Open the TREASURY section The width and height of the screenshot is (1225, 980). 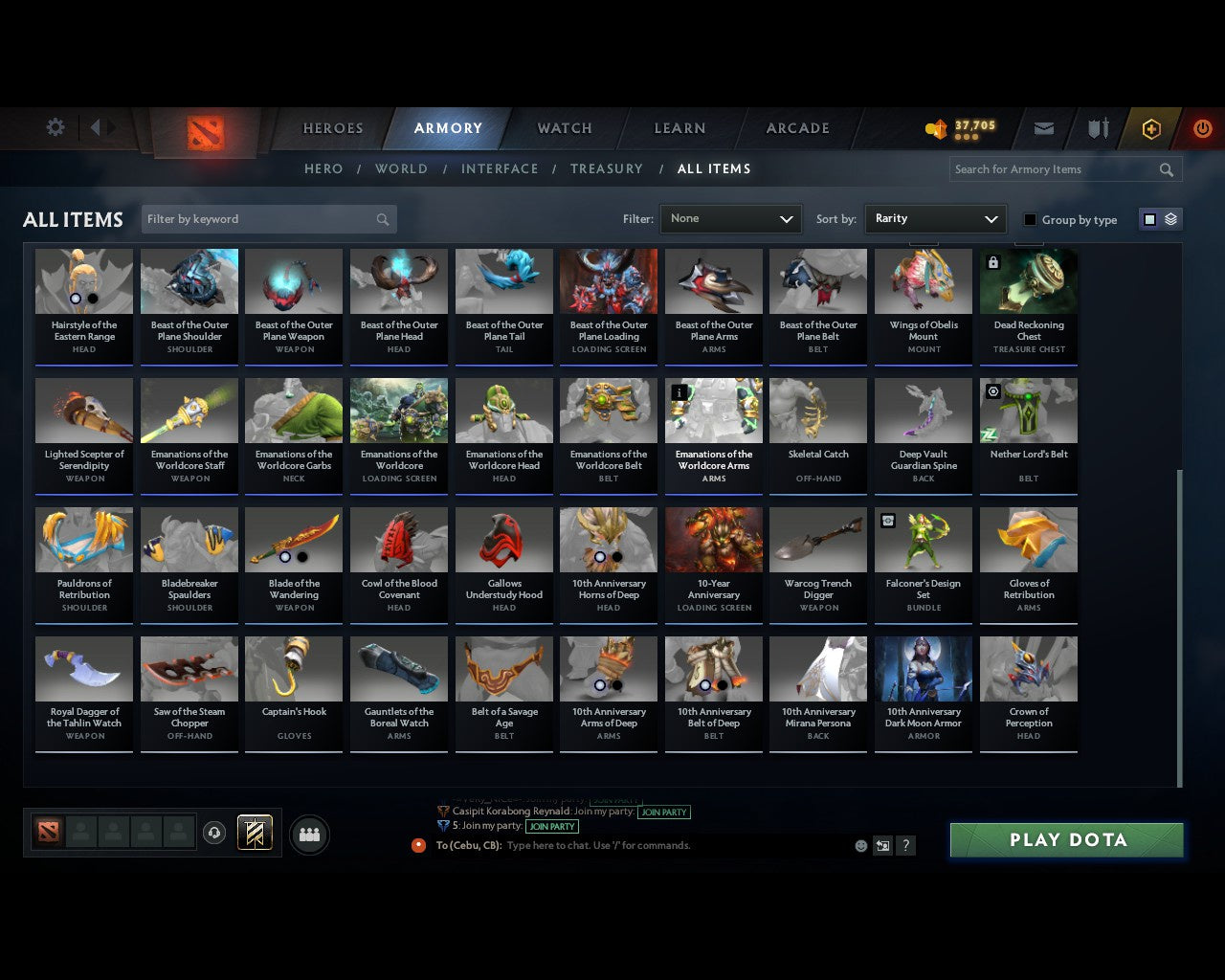click(607, 168)
